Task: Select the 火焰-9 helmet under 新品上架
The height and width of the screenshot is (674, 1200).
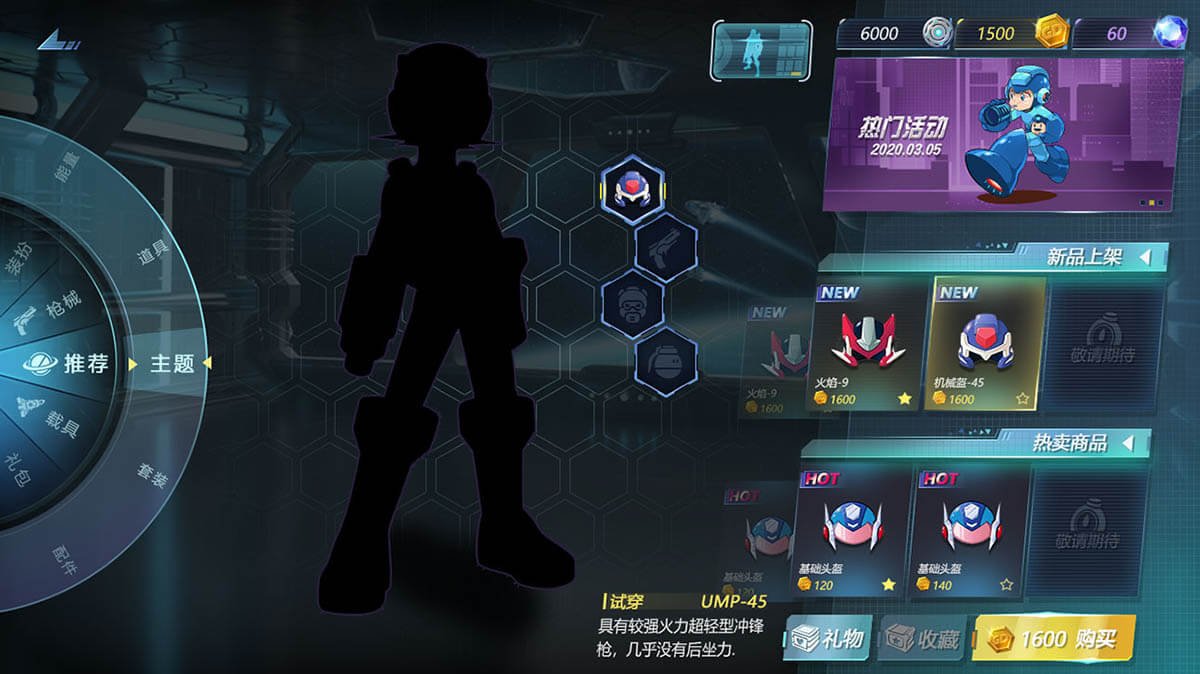Action: coord(866,345)
